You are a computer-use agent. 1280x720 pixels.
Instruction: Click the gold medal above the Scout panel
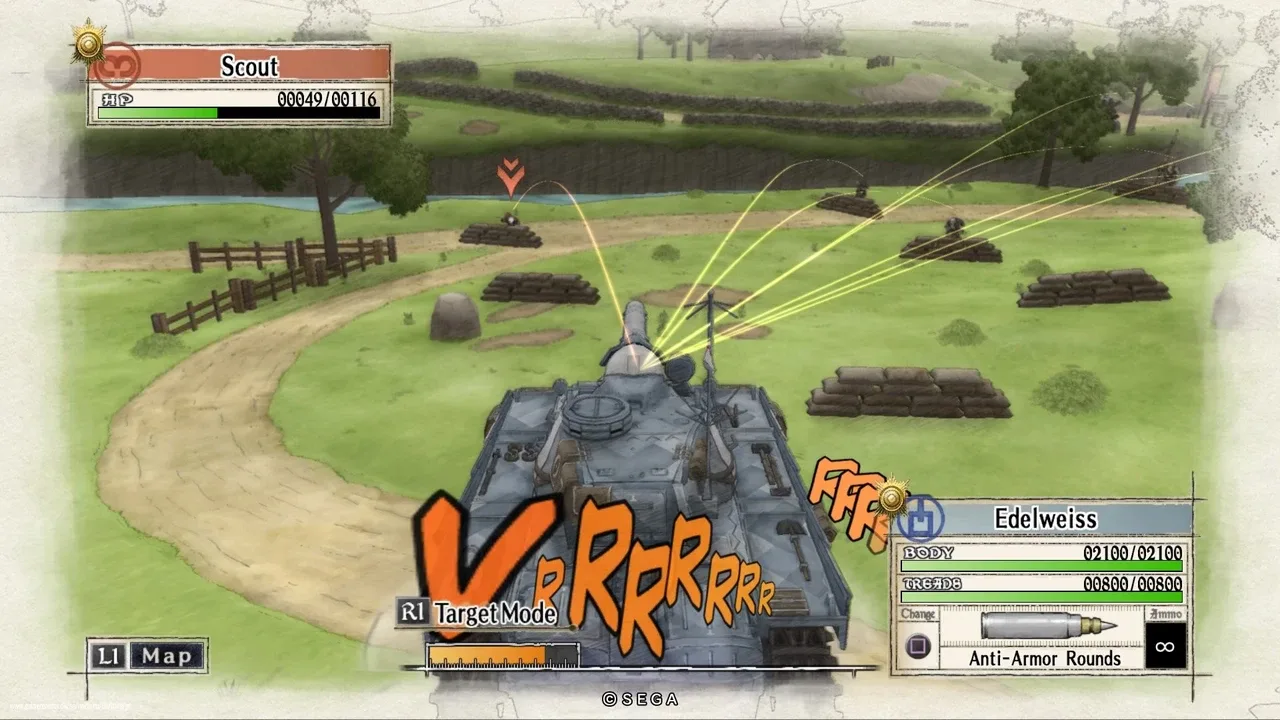point(87,44)
